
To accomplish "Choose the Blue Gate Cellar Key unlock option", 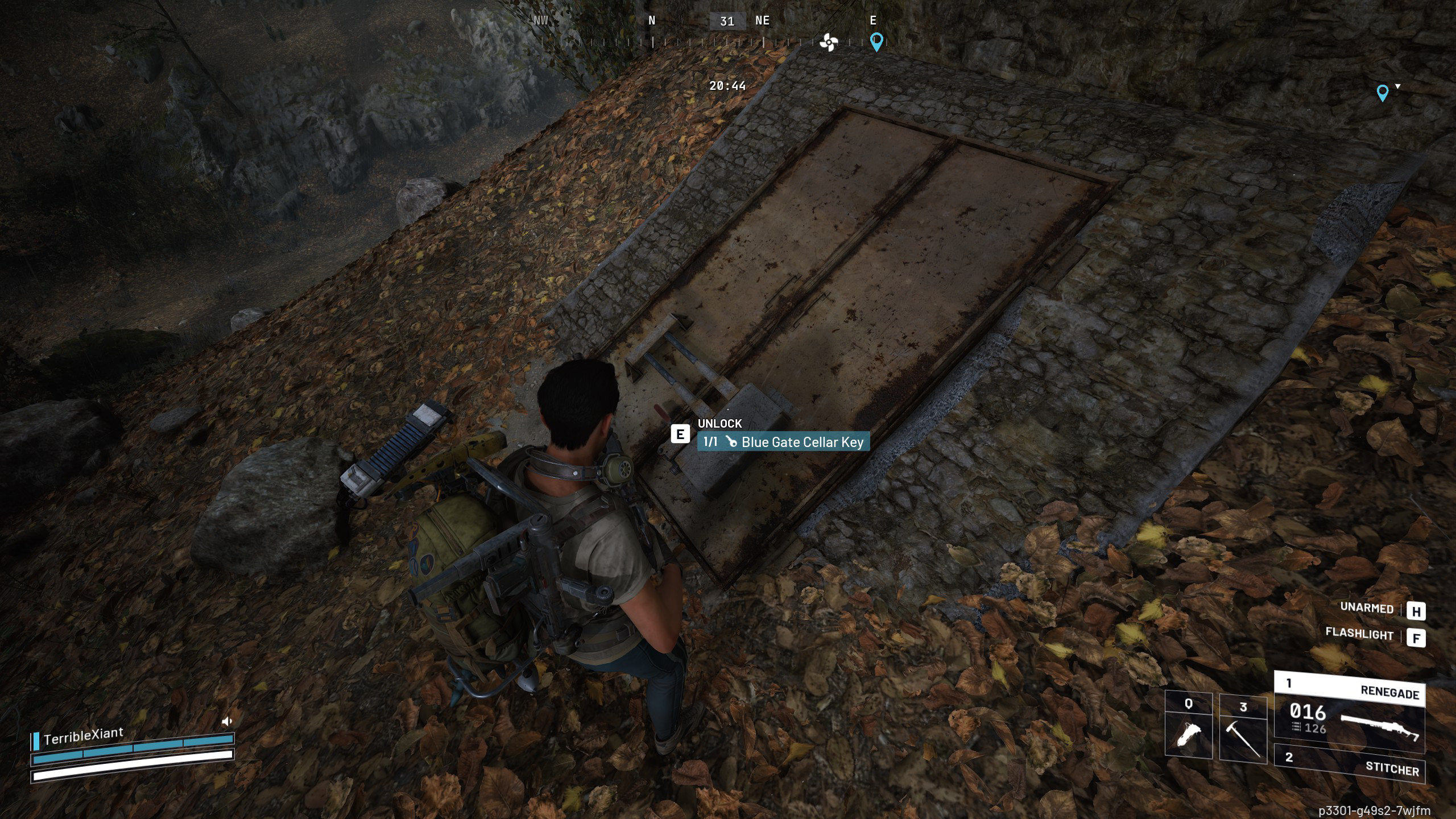I will 783,442.
